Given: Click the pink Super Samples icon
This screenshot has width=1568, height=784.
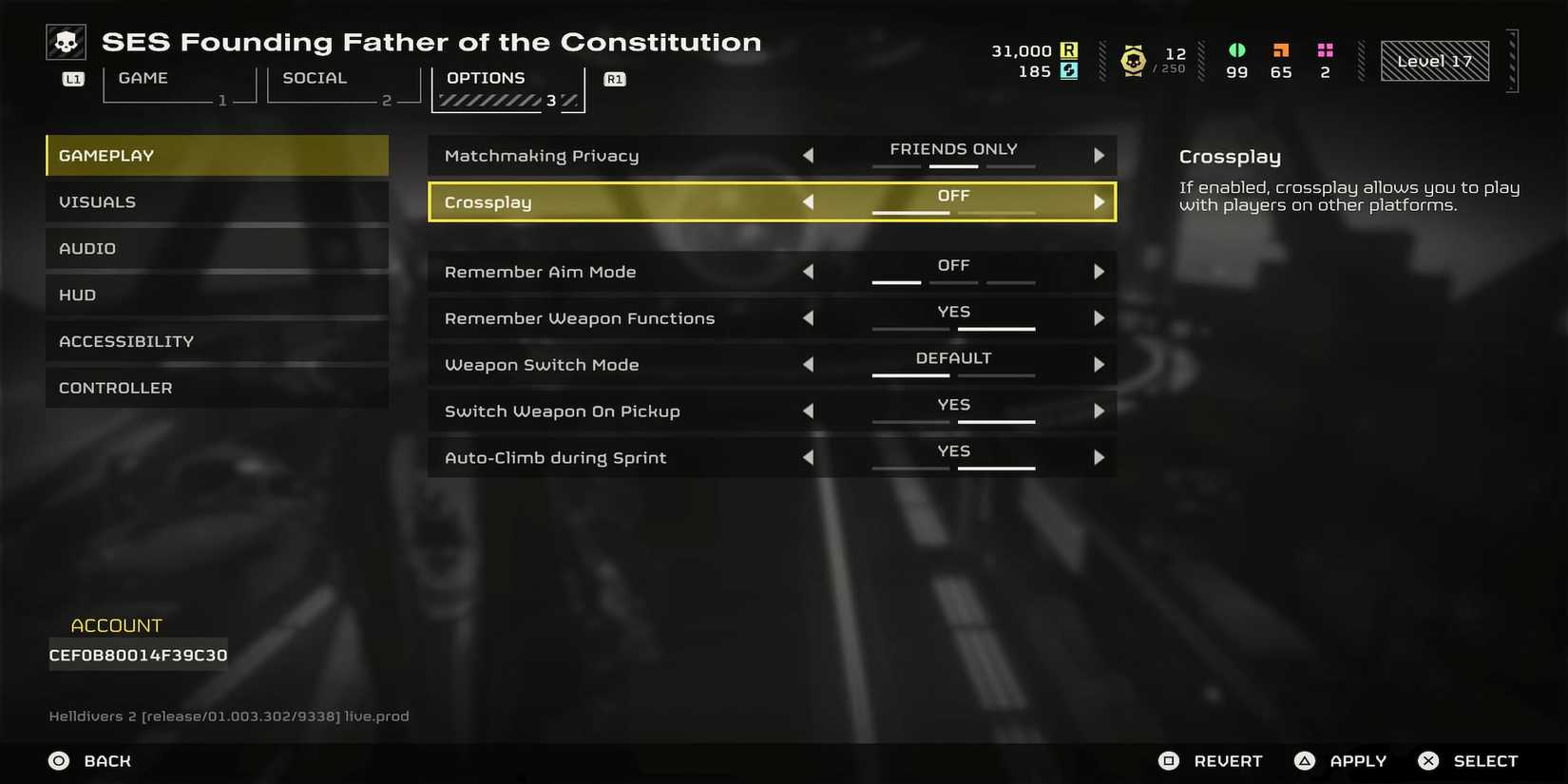Looking at the screenshot, I should coord(1324,50).
